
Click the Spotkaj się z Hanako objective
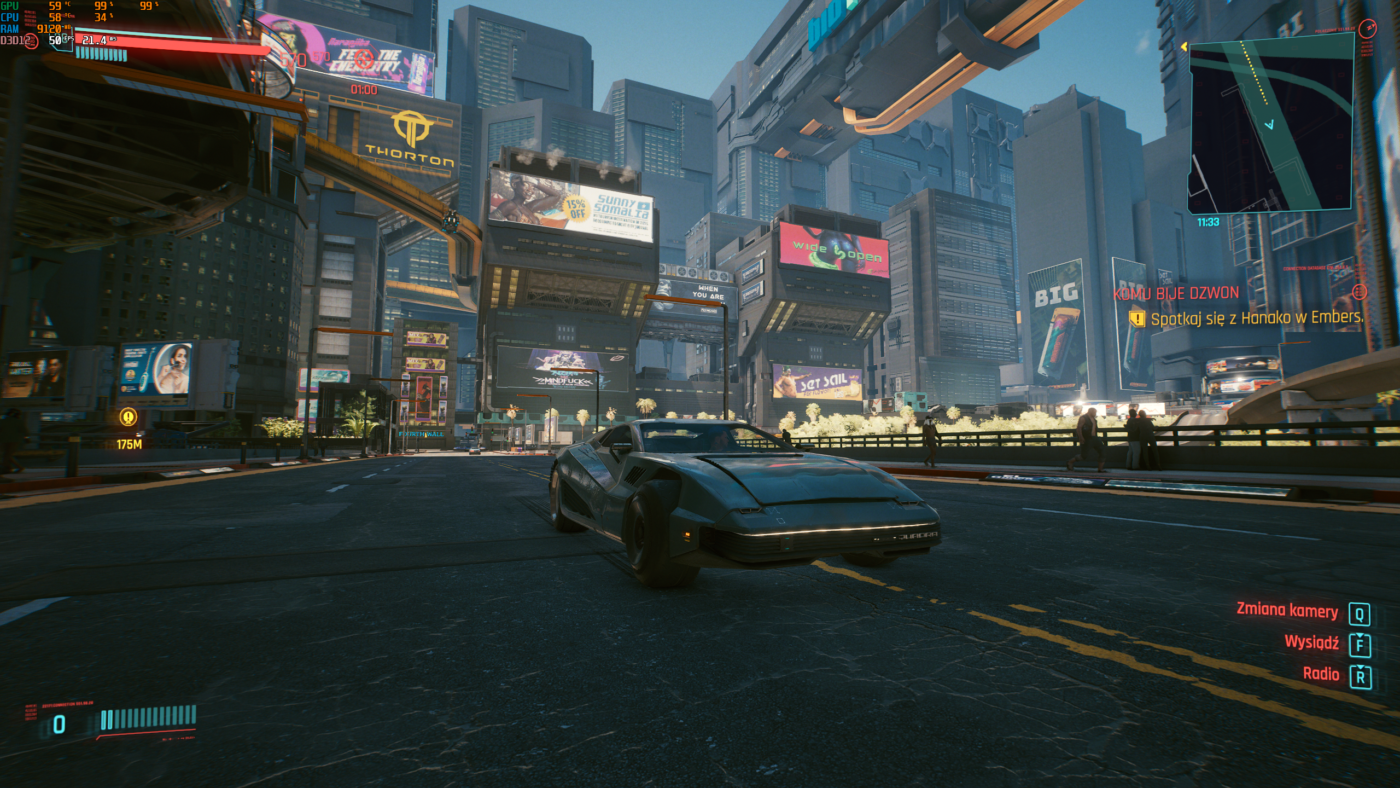pyautogui.click(x=1256, y=319)
